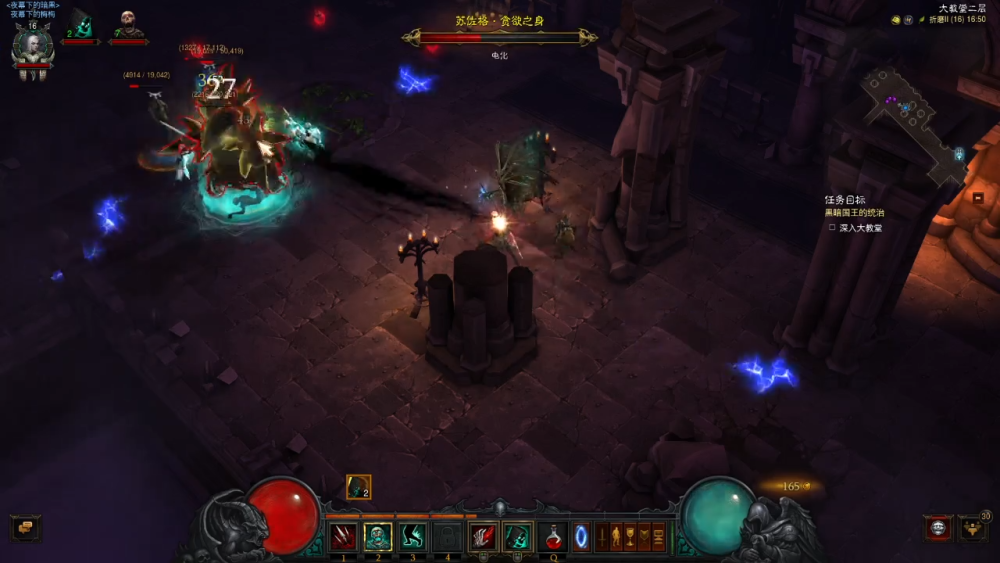Collapse the quest objective tracker

(x=978, y=198)
